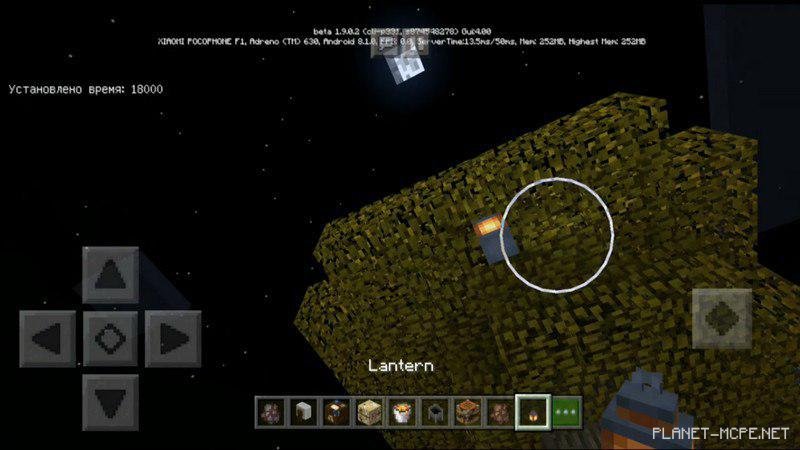Pick the gray cauldron-shaped item slot
This screenshot has width=800, height=450.
tap(433, 411)
